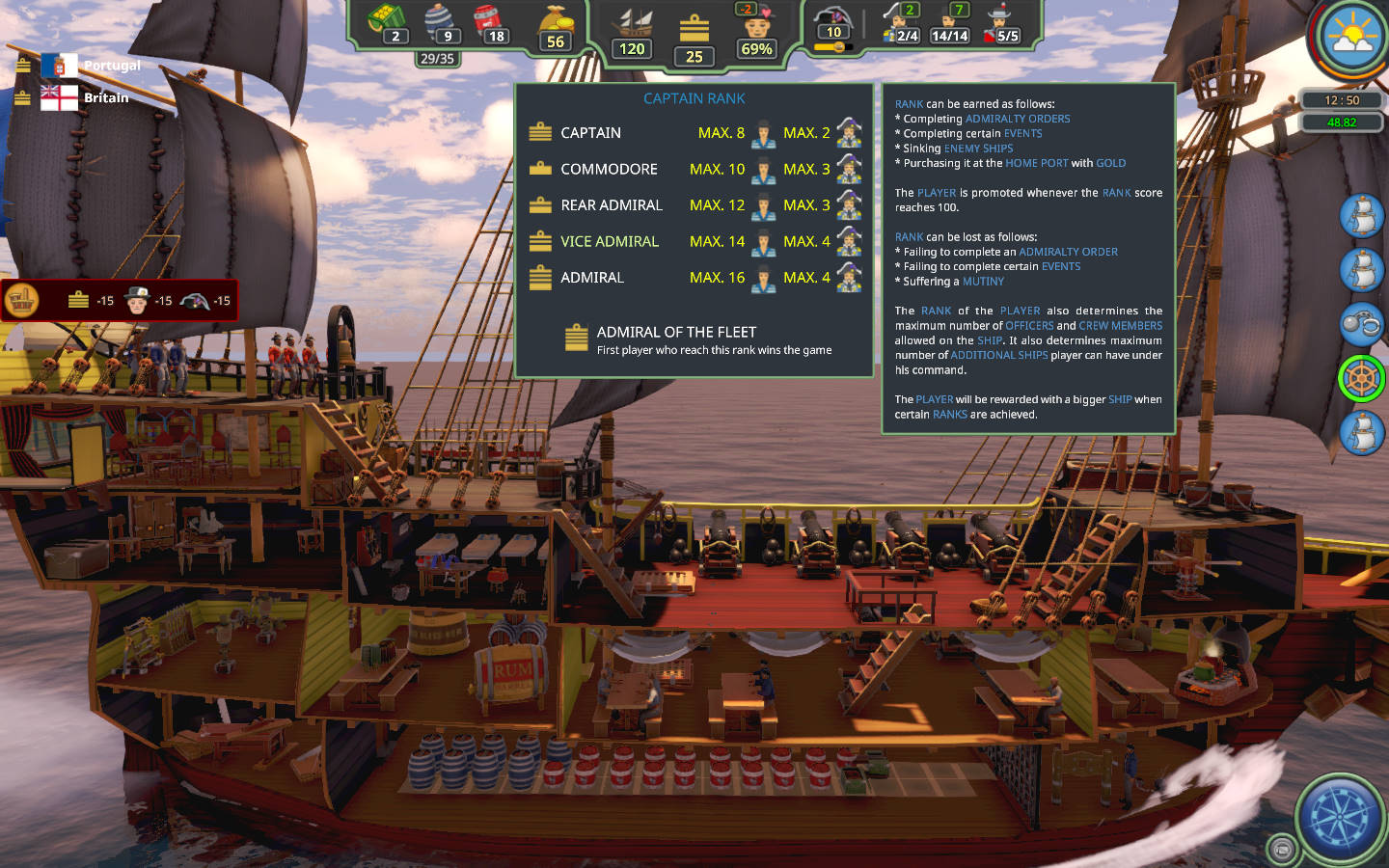Select the Britain flag entry
1389x868 pixels.
[x=59, y=97]
